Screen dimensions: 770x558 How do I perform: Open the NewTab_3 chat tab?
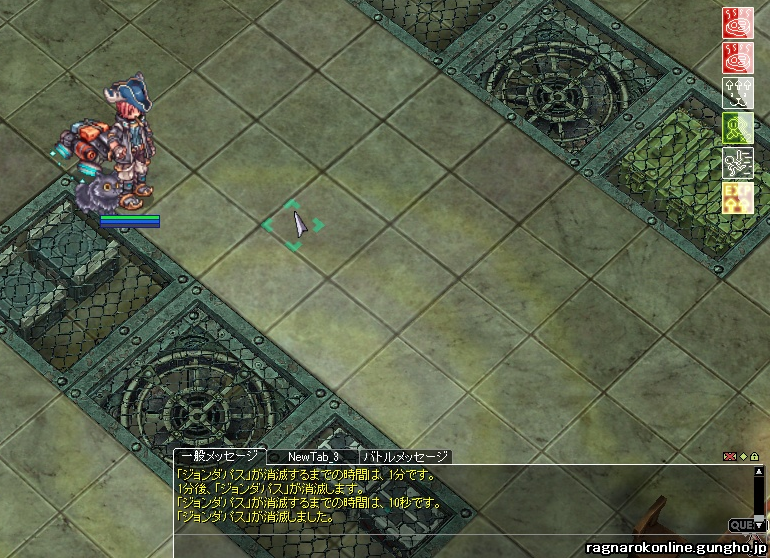pos(313,456)
